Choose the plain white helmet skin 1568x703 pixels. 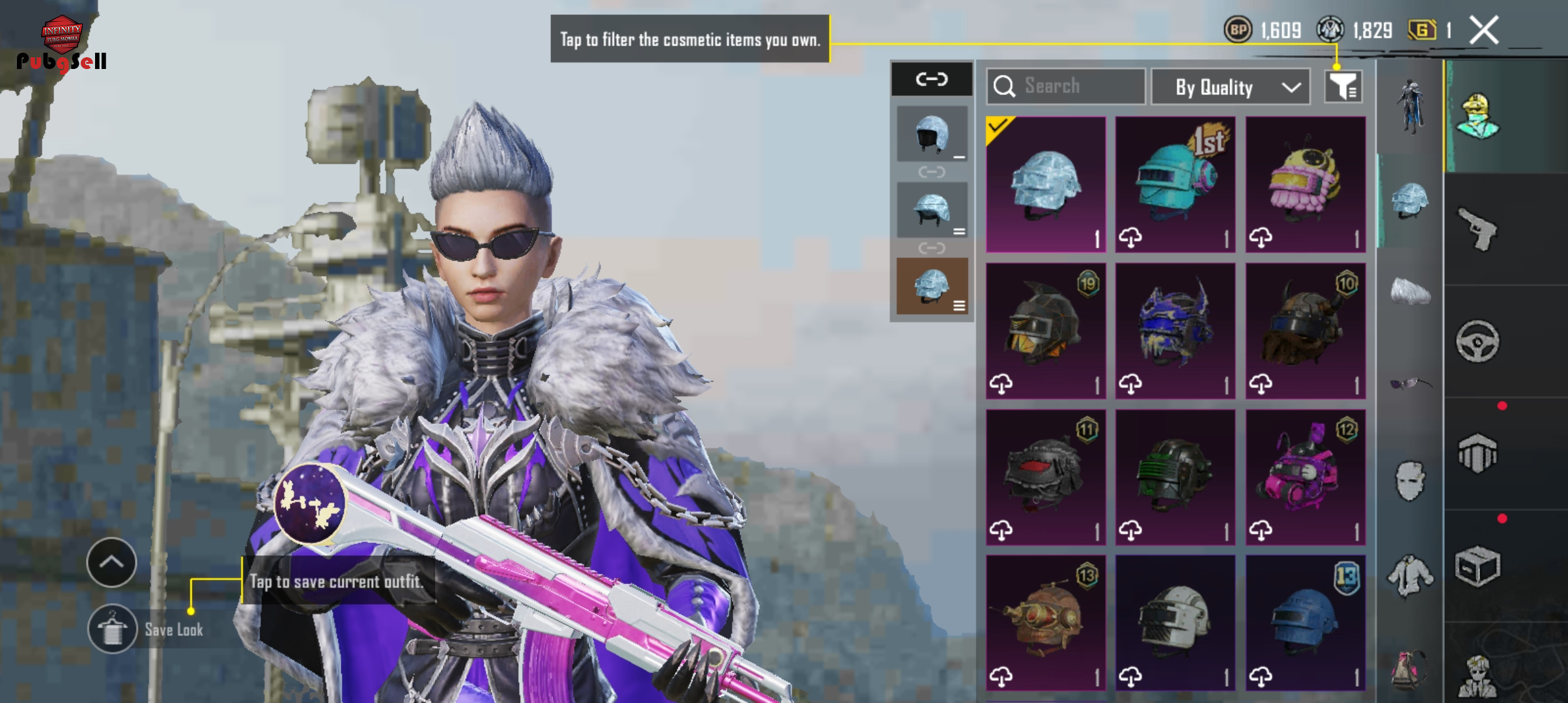[x=1175, y=623]
